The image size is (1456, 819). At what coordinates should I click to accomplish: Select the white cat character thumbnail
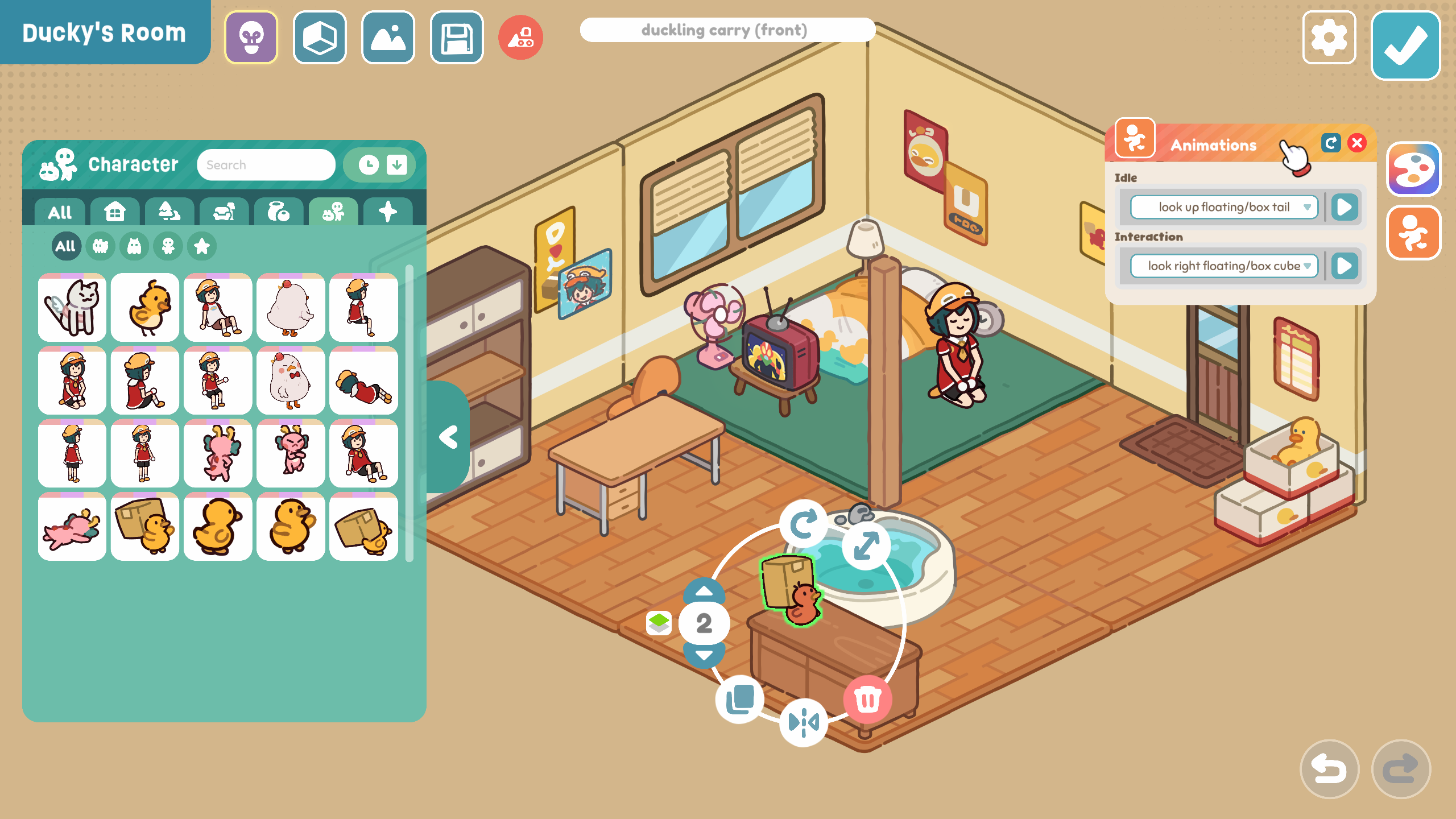click(72, 308)
